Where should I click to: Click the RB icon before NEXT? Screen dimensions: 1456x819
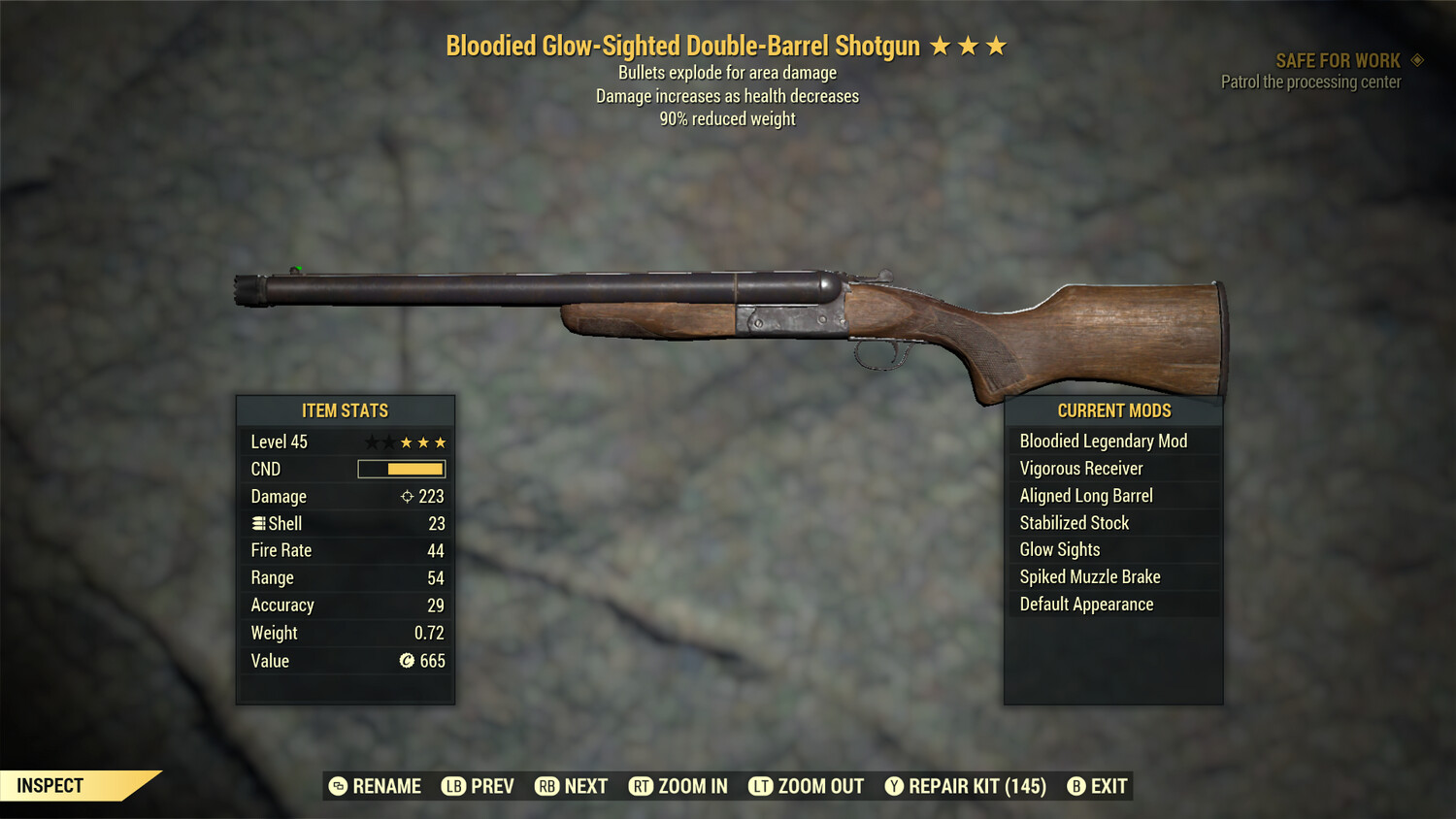549,786
